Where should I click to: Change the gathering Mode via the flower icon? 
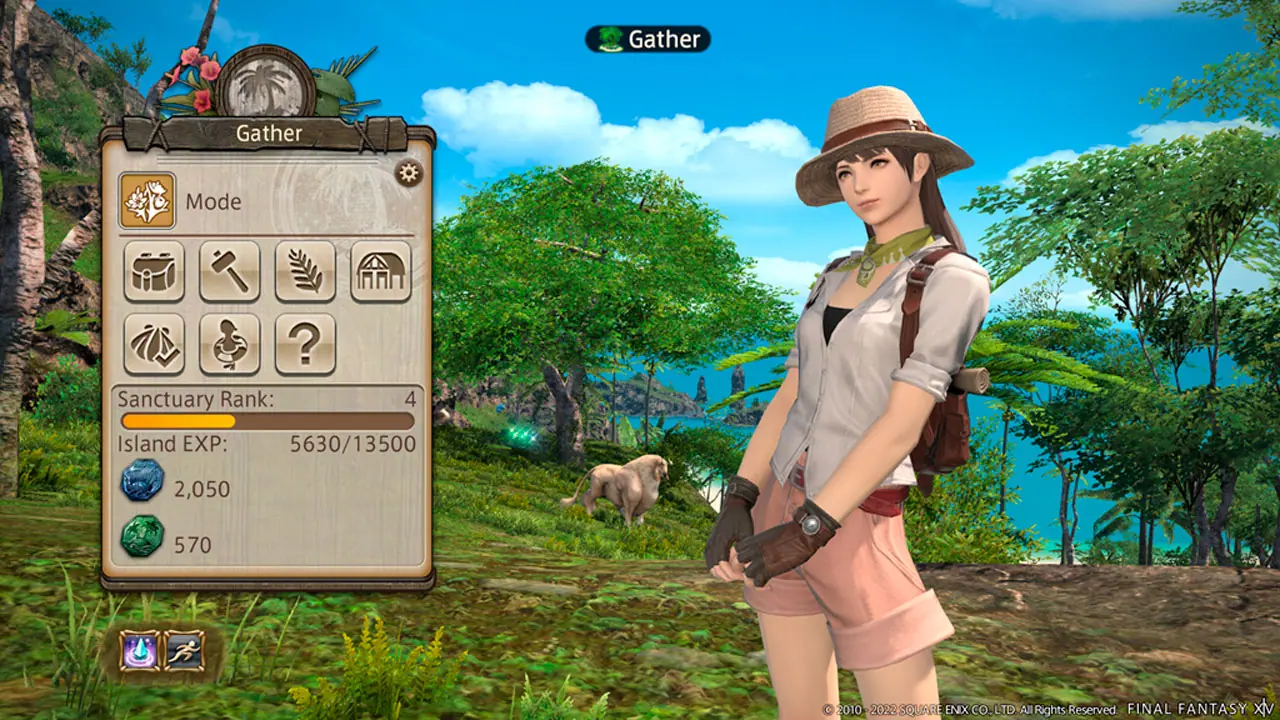(147, 200)
